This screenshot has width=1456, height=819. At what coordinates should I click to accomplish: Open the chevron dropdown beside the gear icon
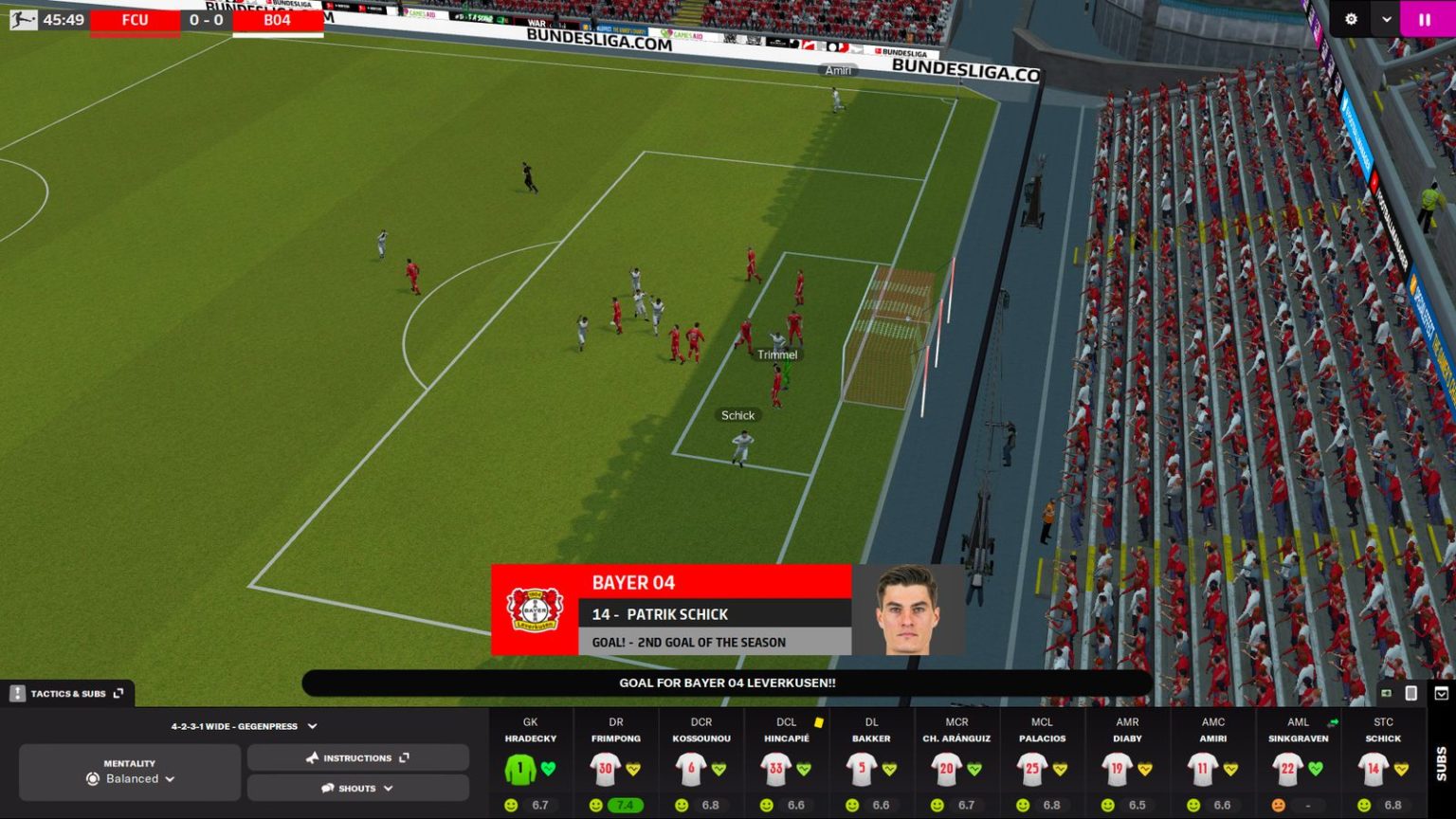1386,18
